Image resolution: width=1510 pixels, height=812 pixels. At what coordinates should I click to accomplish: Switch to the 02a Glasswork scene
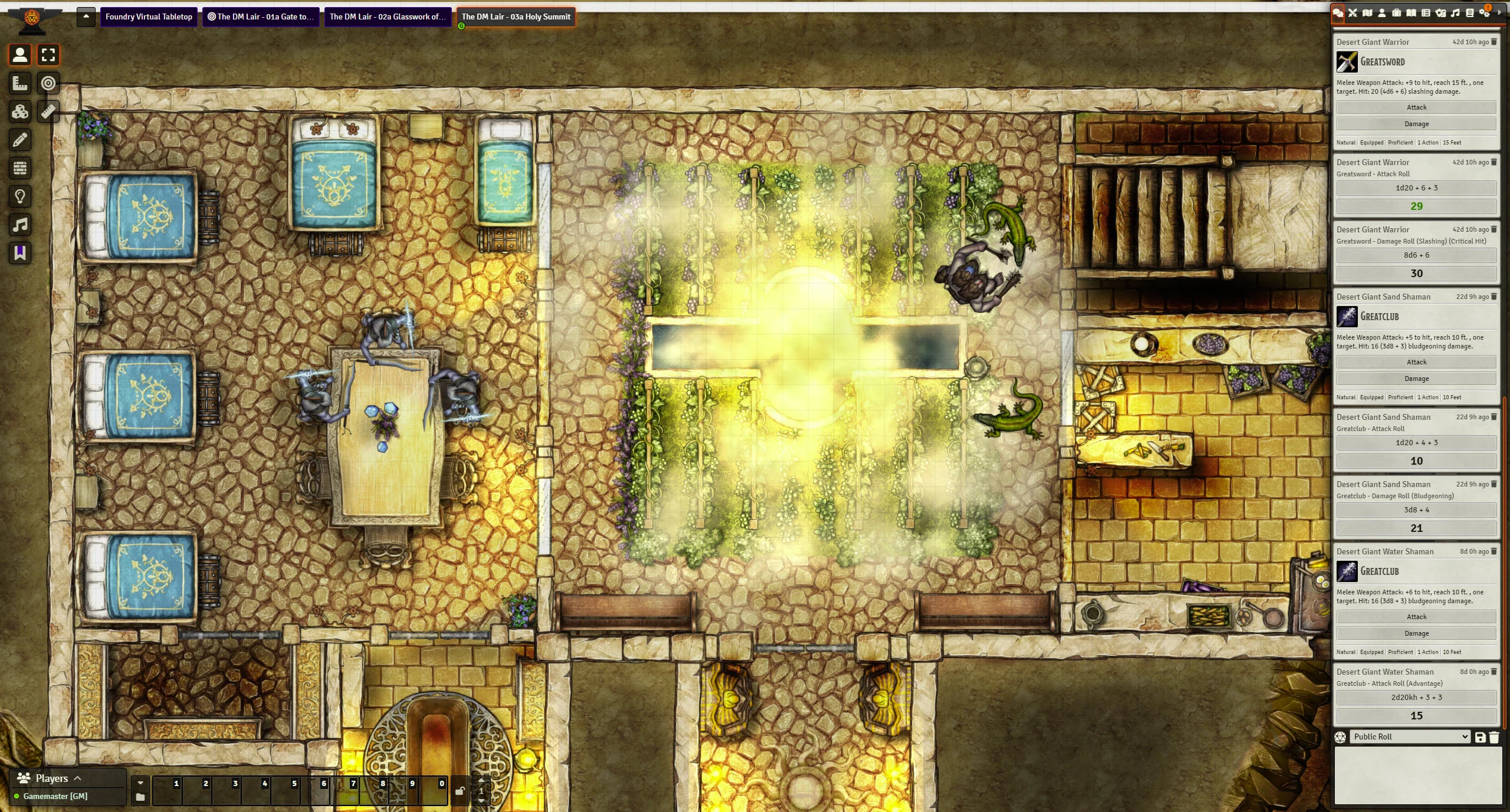(x=388, y=17)
